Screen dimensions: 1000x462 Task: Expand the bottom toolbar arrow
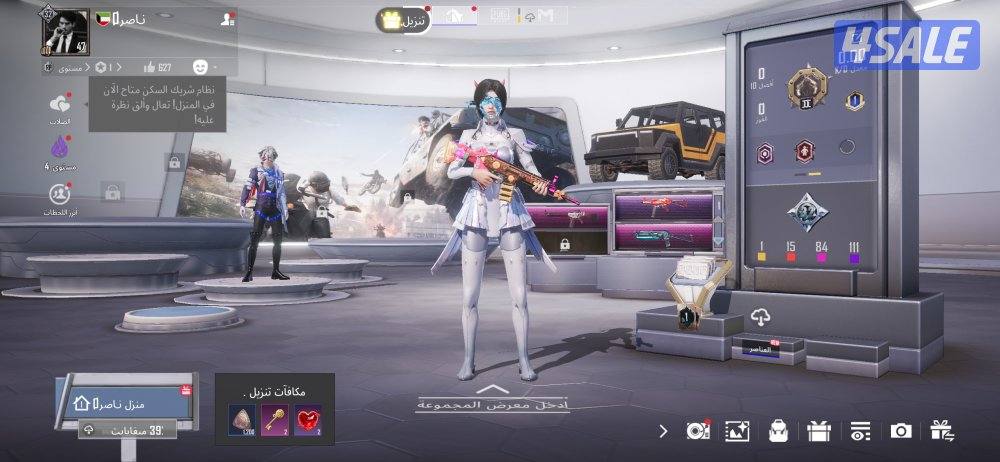[x=663, y=431]
